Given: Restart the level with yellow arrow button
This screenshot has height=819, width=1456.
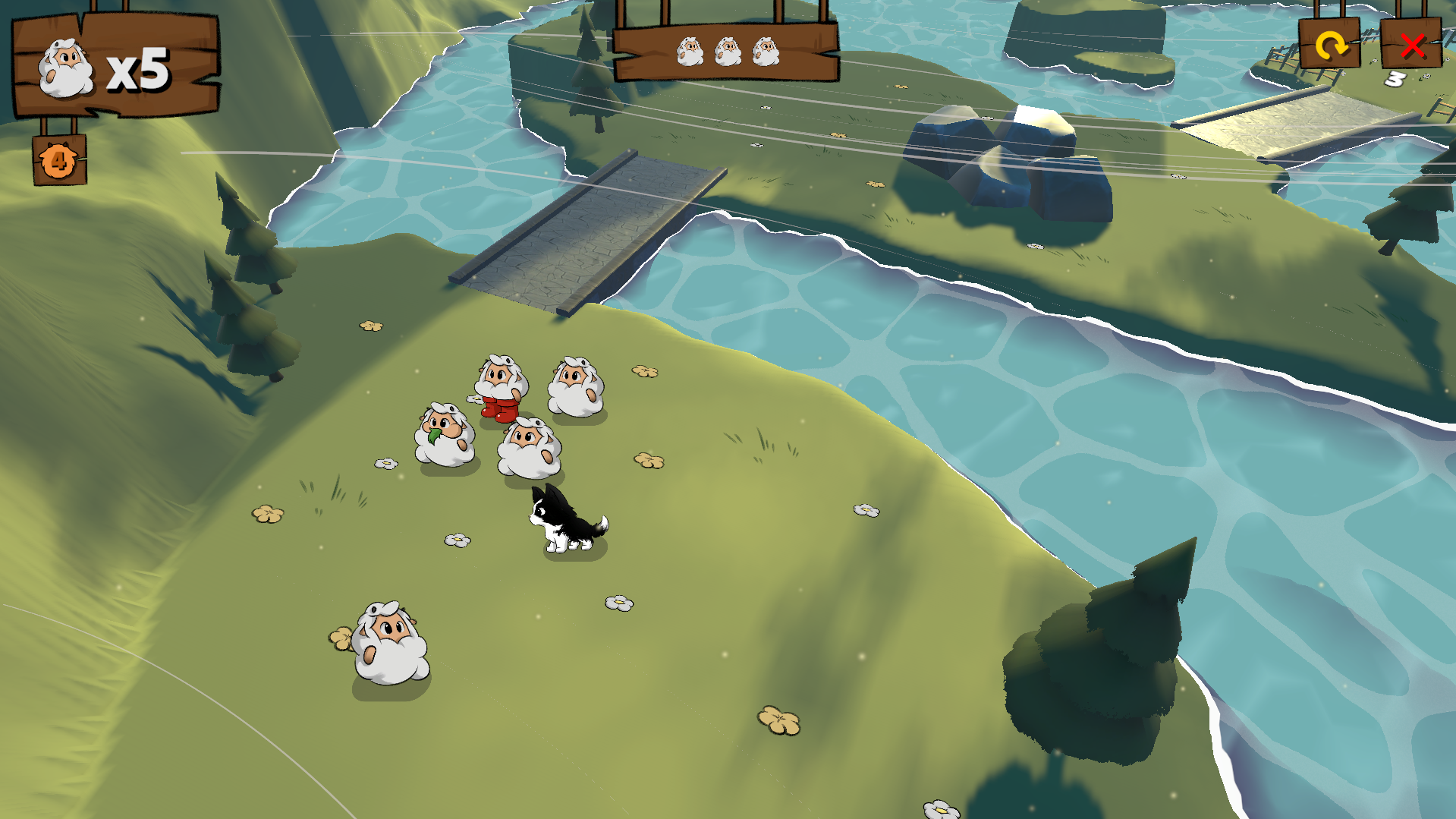Looking at the screenshot, I should tap(1329, 45).
